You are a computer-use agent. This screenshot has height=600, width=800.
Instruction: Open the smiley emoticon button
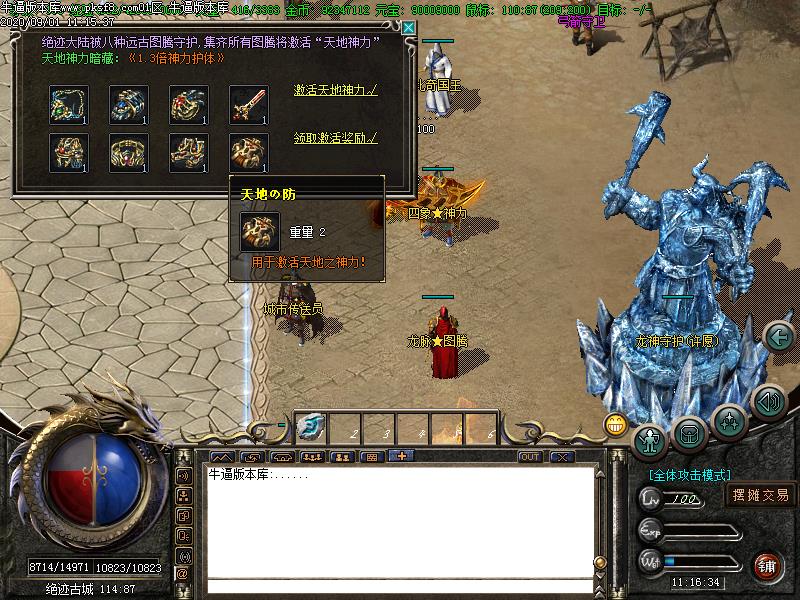pos(615,424)
